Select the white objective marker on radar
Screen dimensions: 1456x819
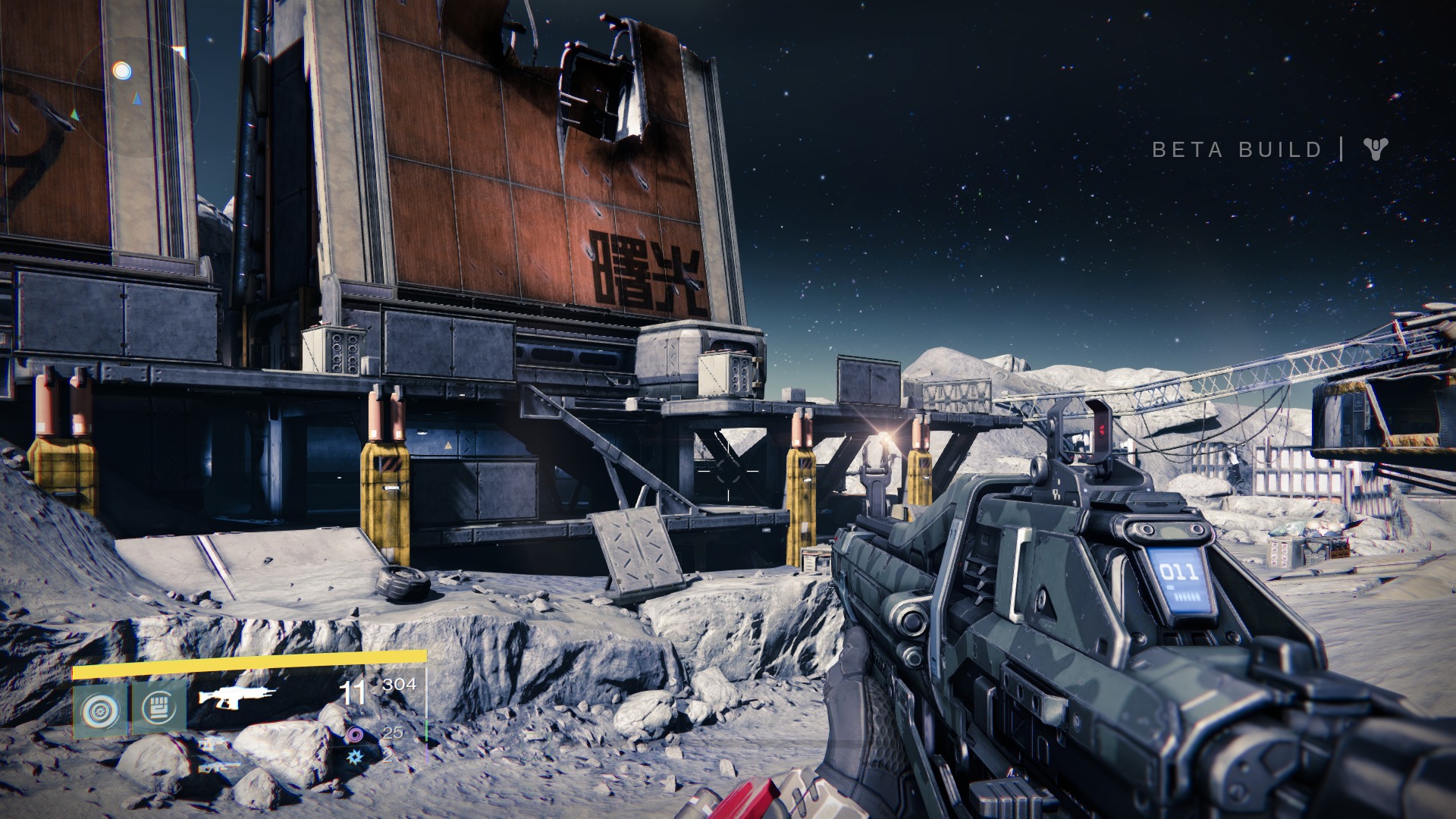point(121,71)
